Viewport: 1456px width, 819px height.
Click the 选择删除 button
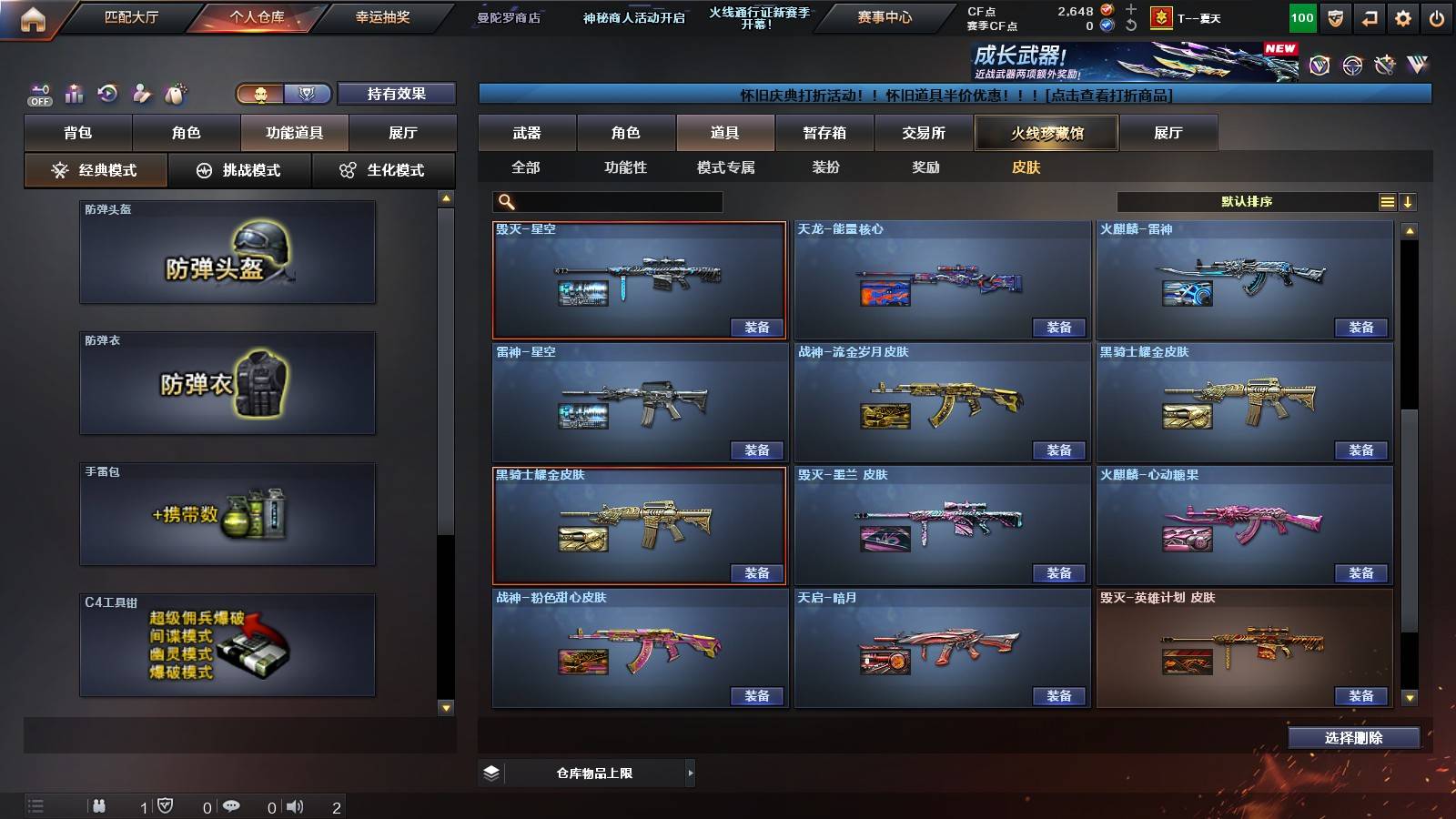point(1353,737)
